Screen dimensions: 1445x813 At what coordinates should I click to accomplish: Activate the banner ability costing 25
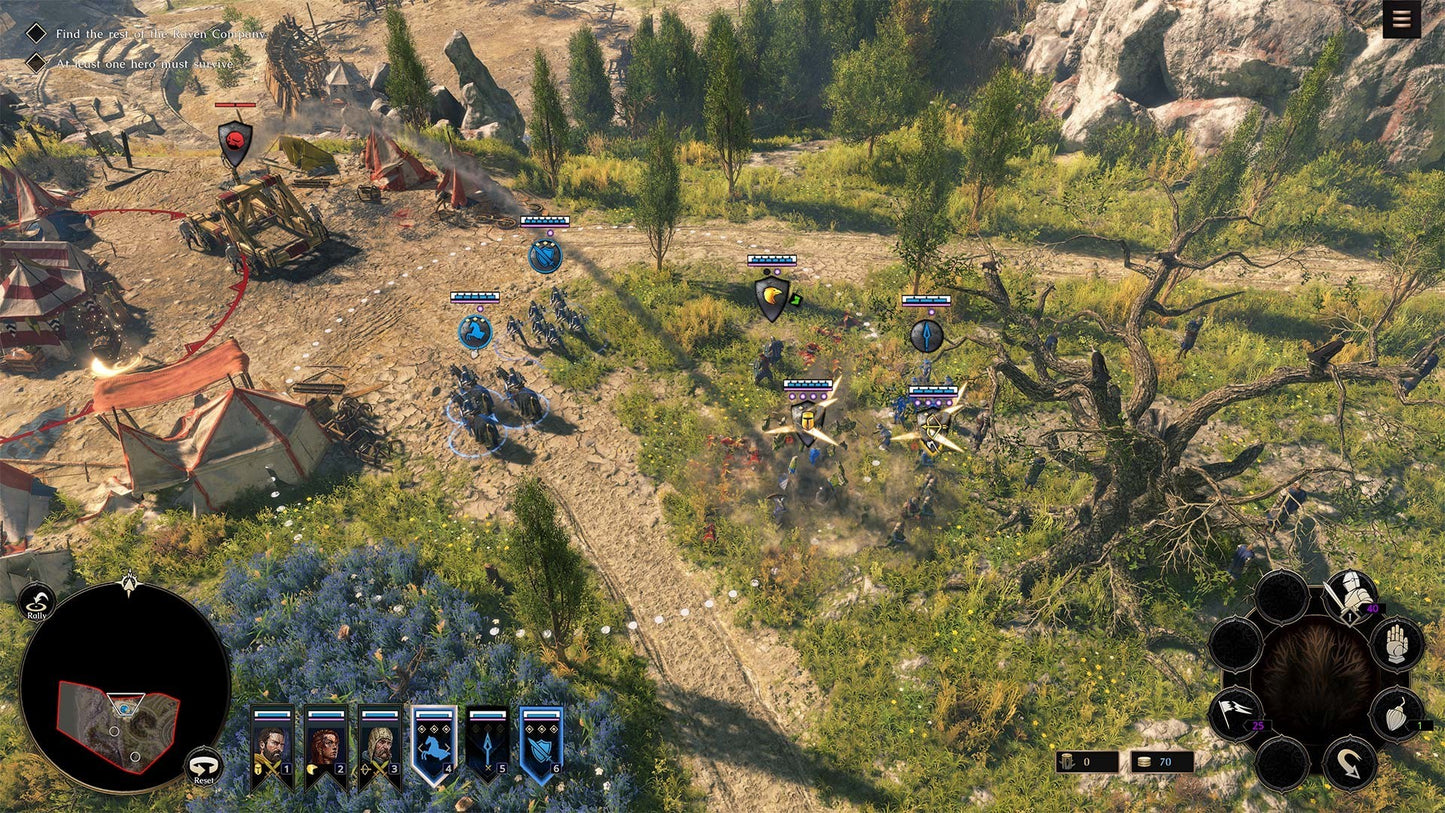(1236, 712)
